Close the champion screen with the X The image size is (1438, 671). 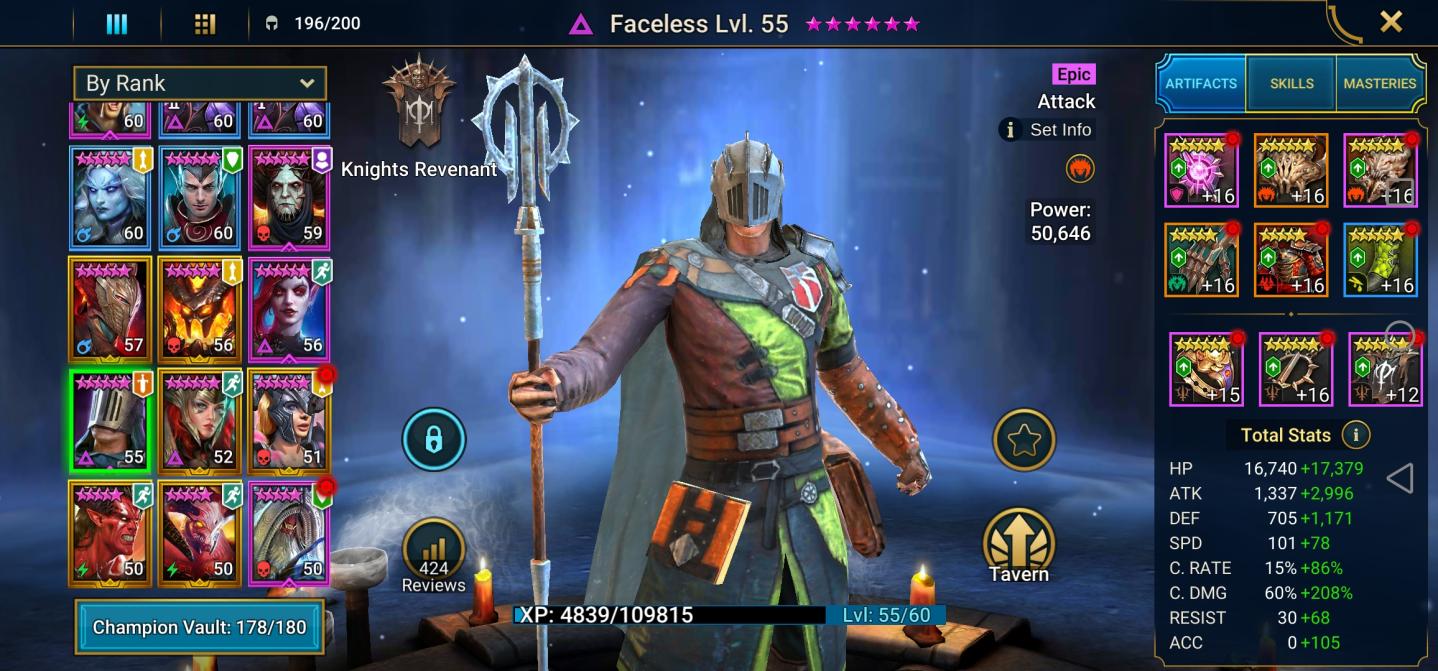(1390, 22)
